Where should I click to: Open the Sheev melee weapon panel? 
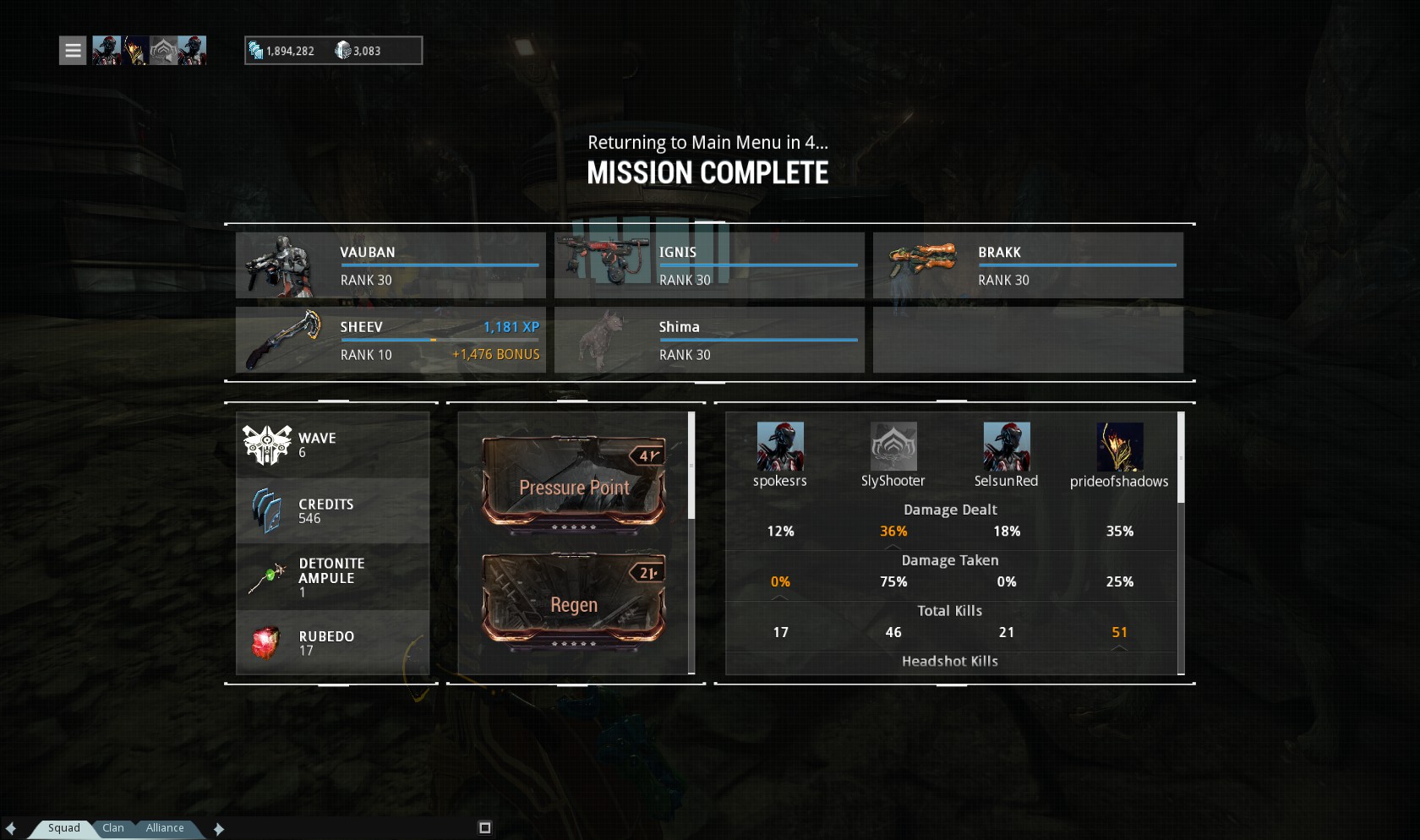390,340
